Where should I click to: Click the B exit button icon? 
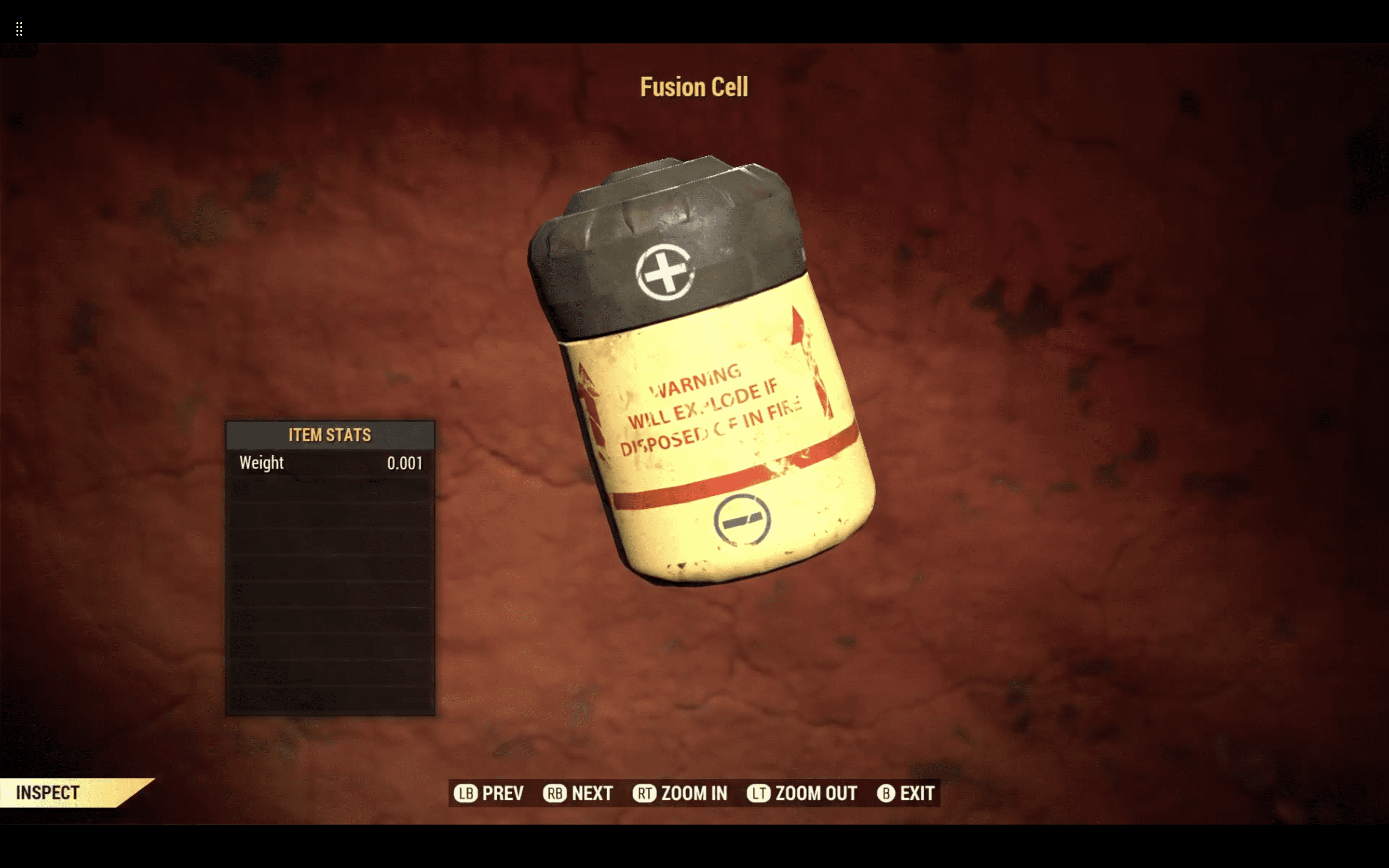(886, 794)
